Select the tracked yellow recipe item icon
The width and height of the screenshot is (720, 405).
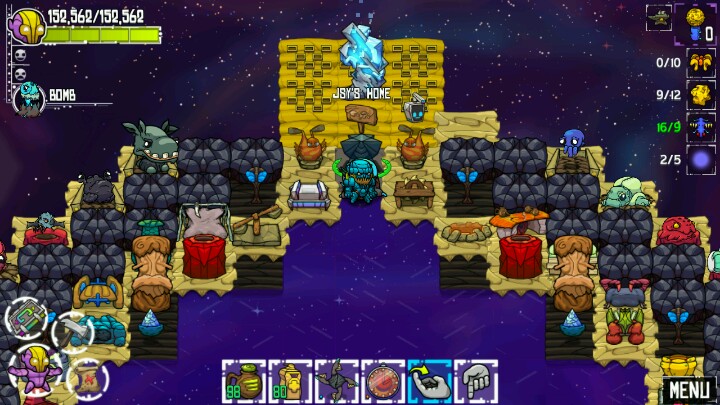click(697, 18)
